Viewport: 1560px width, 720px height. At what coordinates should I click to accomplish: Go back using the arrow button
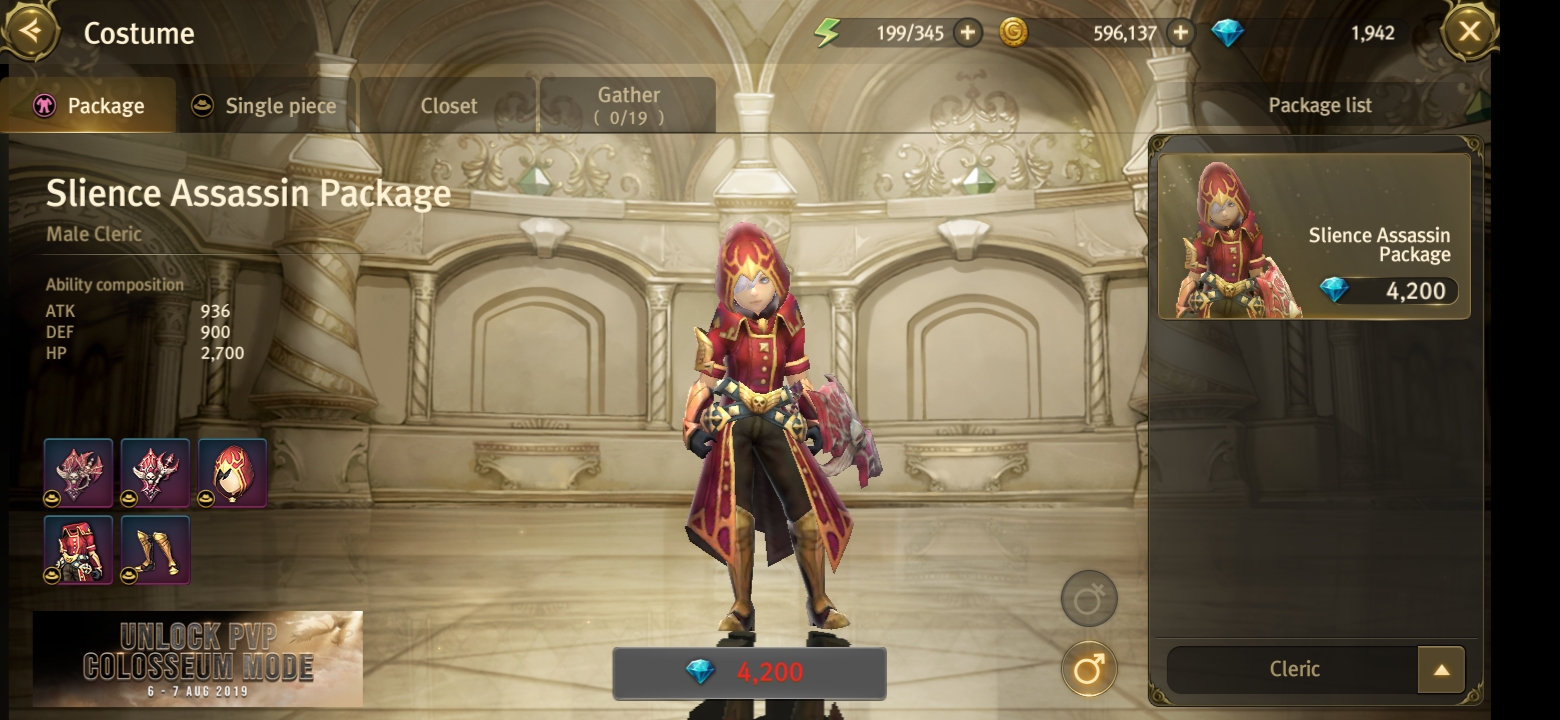click(30, 30)
